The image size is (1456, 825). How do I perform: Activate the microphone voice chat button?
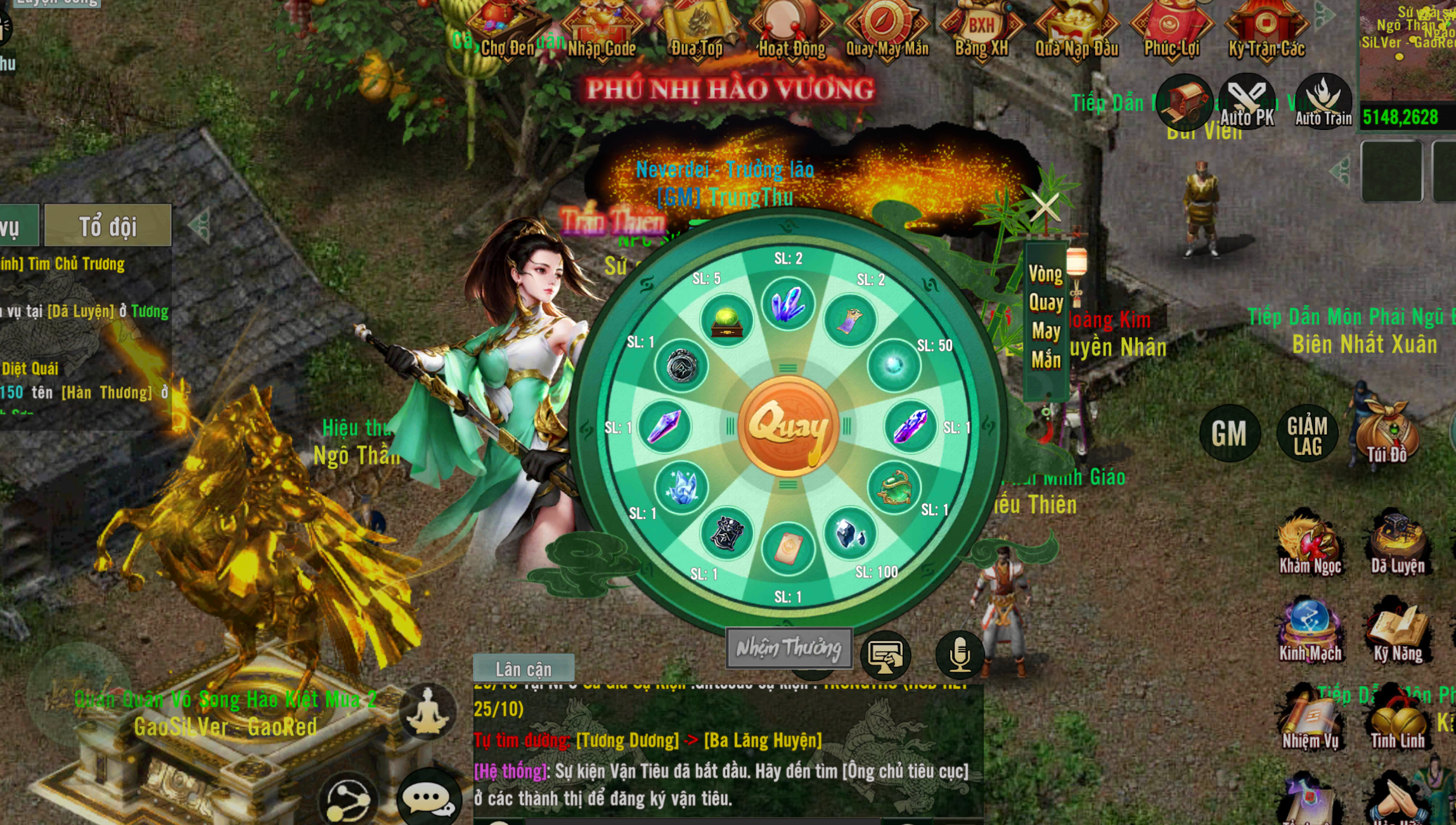point(960,655)
